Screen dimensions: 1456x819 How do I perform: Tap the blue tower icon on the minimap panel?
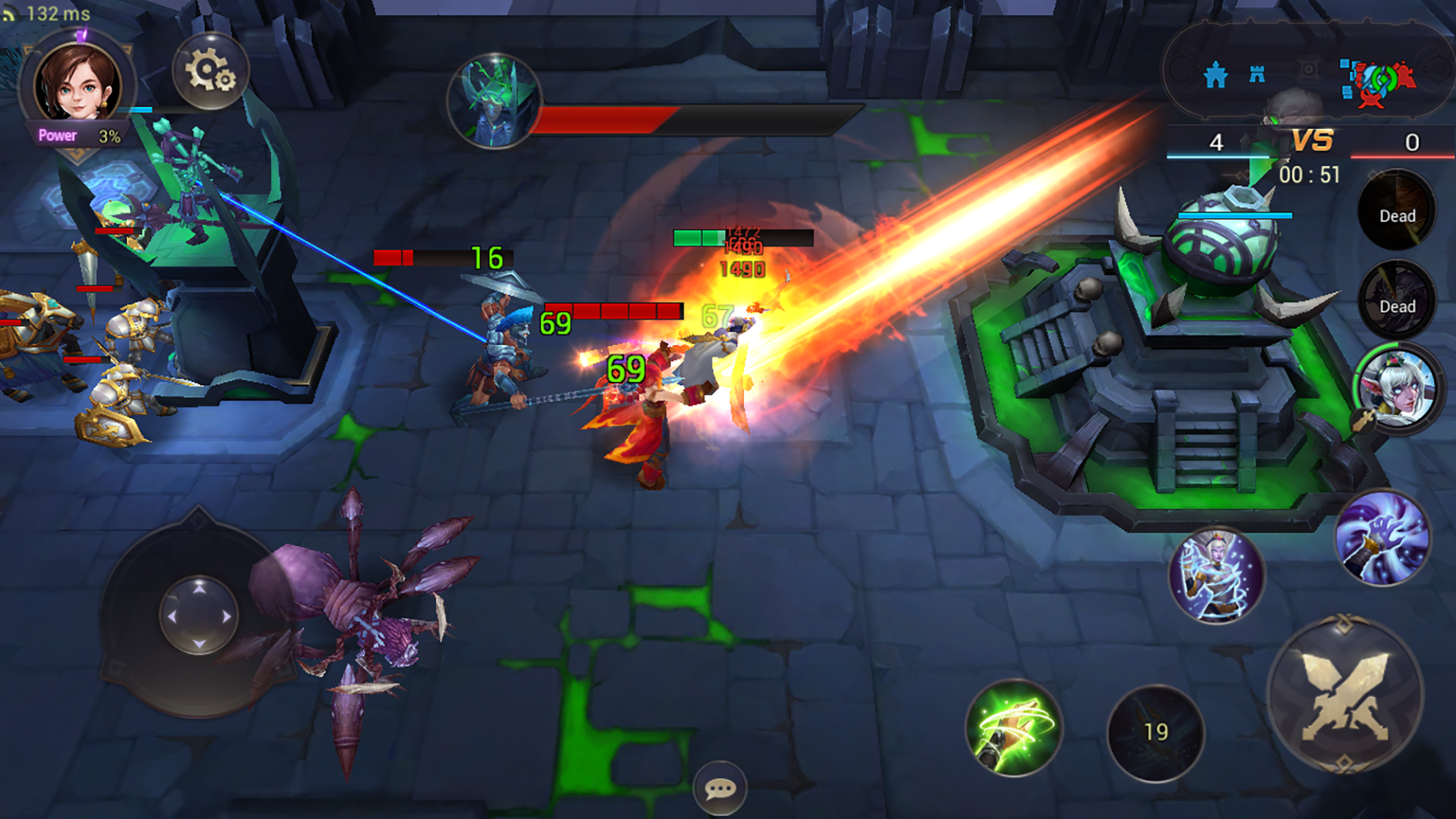click(1256, 74)
